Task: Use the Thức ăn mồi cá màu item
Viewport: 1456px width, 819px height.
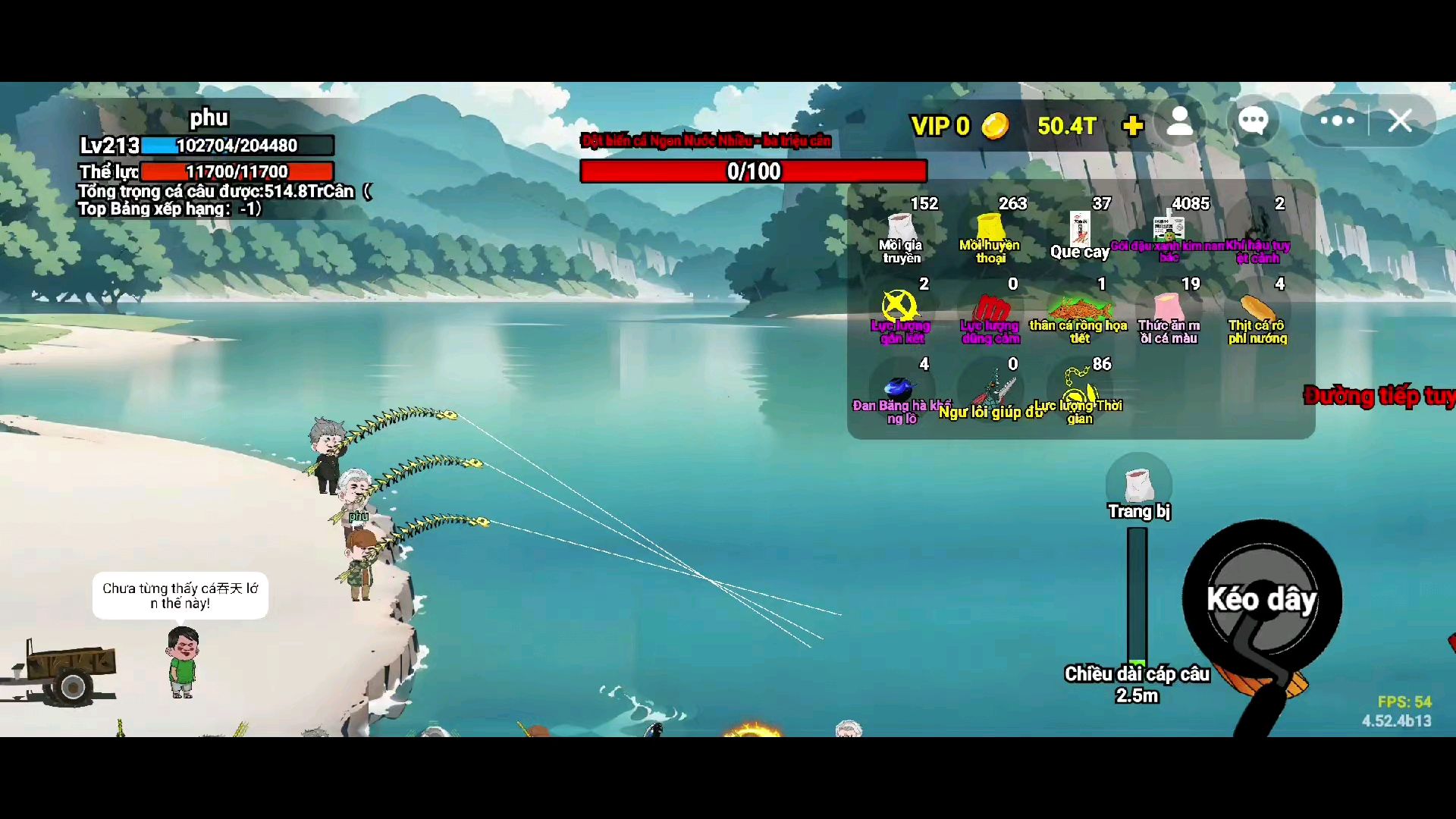Action: [x=1169, y=311]
